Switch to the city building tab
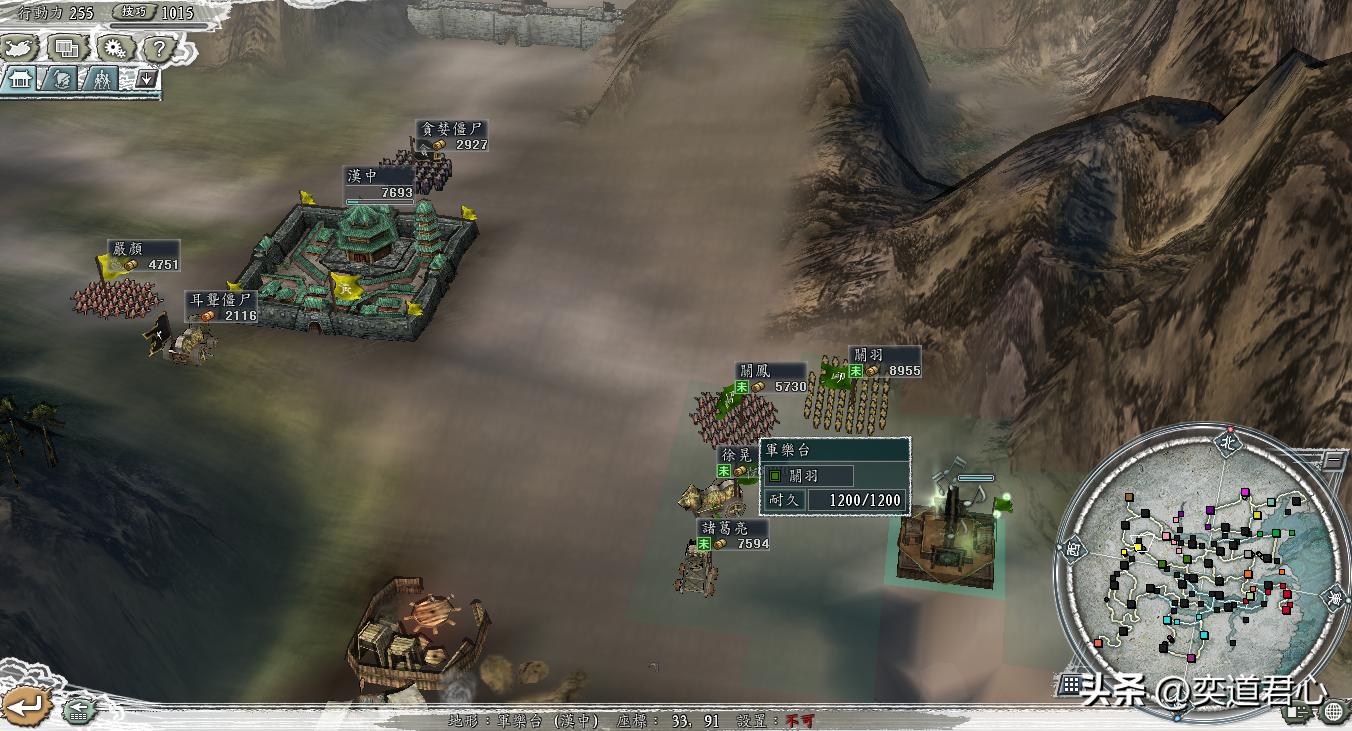The image size is (1352, 731). tap(20, 79)
